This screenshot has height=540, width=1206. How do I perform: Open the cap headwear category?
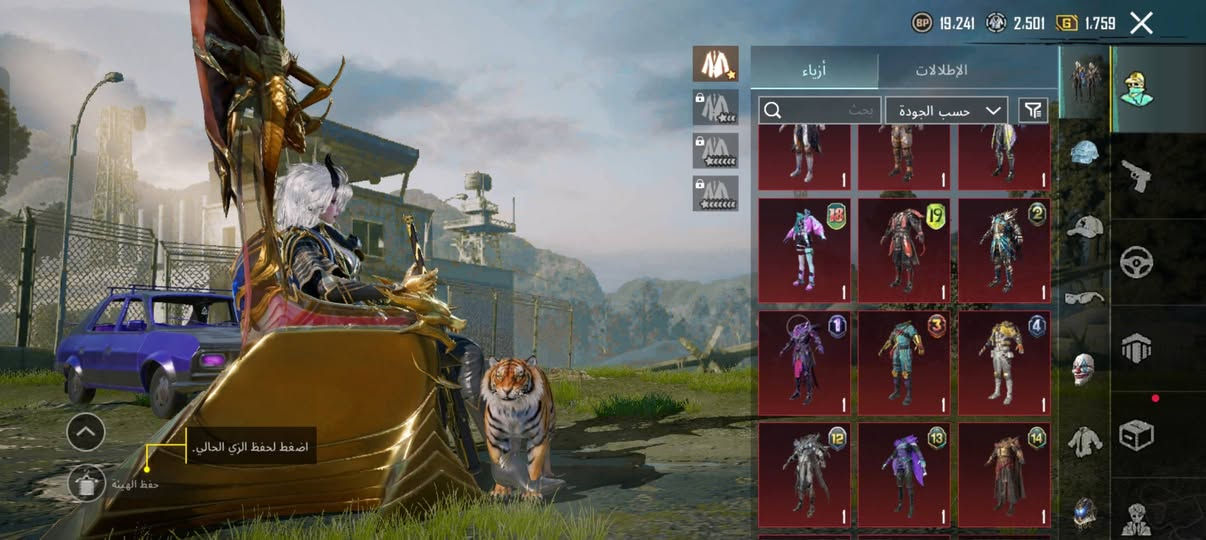[1084, 226]
